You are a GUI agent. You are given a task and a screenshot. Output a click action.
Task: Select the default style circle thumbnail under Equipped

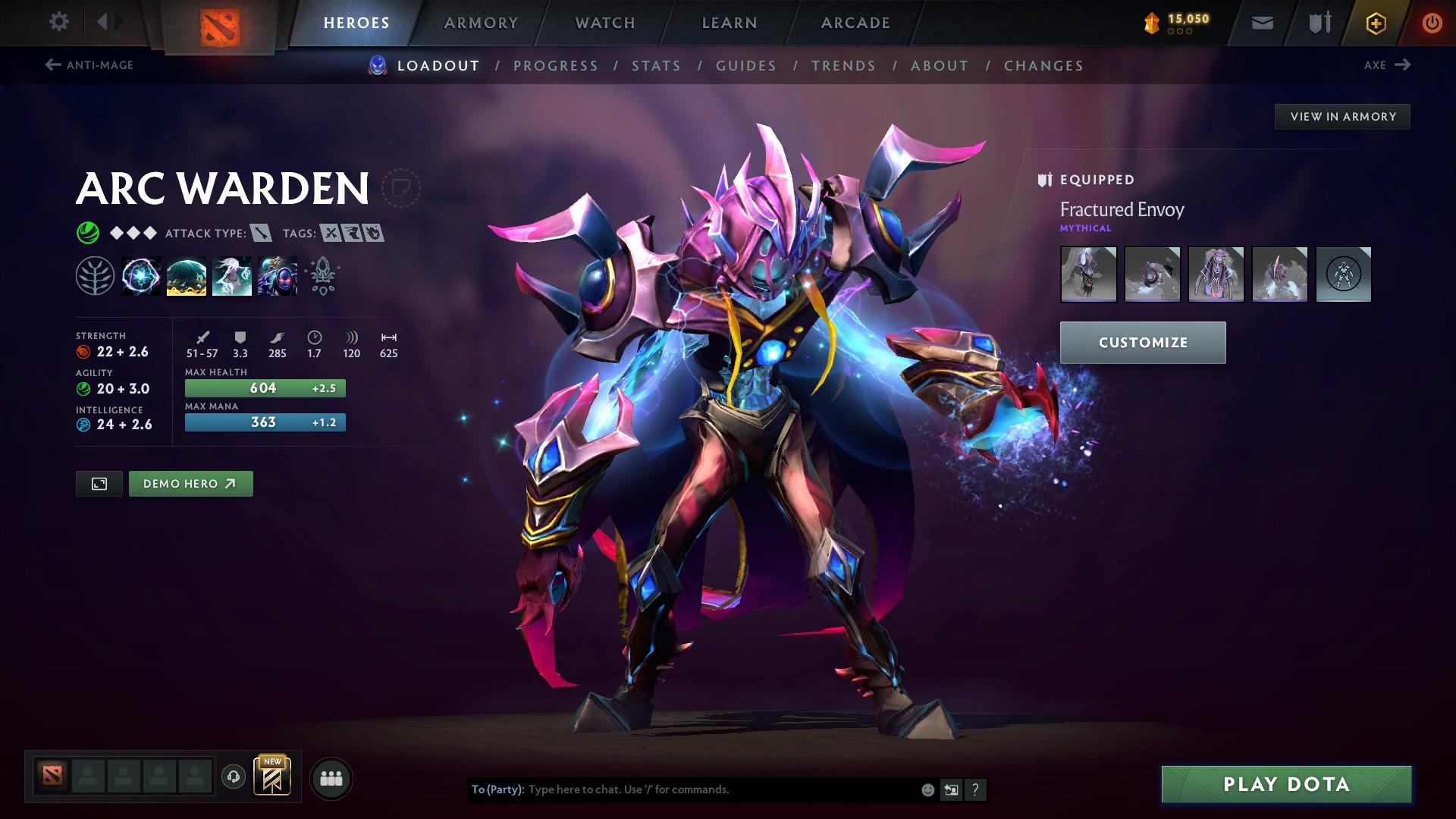click(1344, 275)
